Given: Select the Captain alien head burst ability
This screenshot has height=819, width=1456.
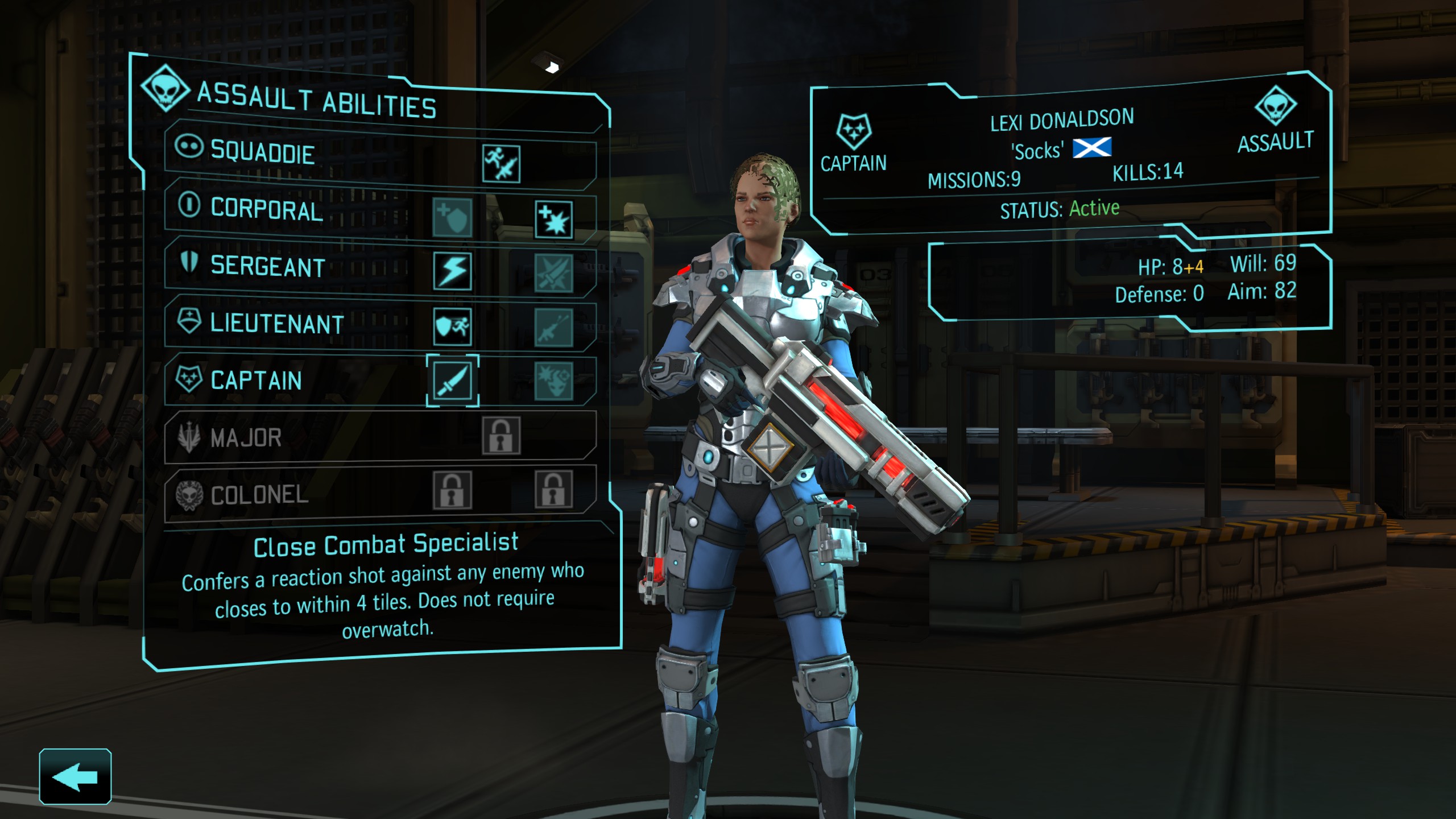Looking at the screenshot, I should (554, 382).
